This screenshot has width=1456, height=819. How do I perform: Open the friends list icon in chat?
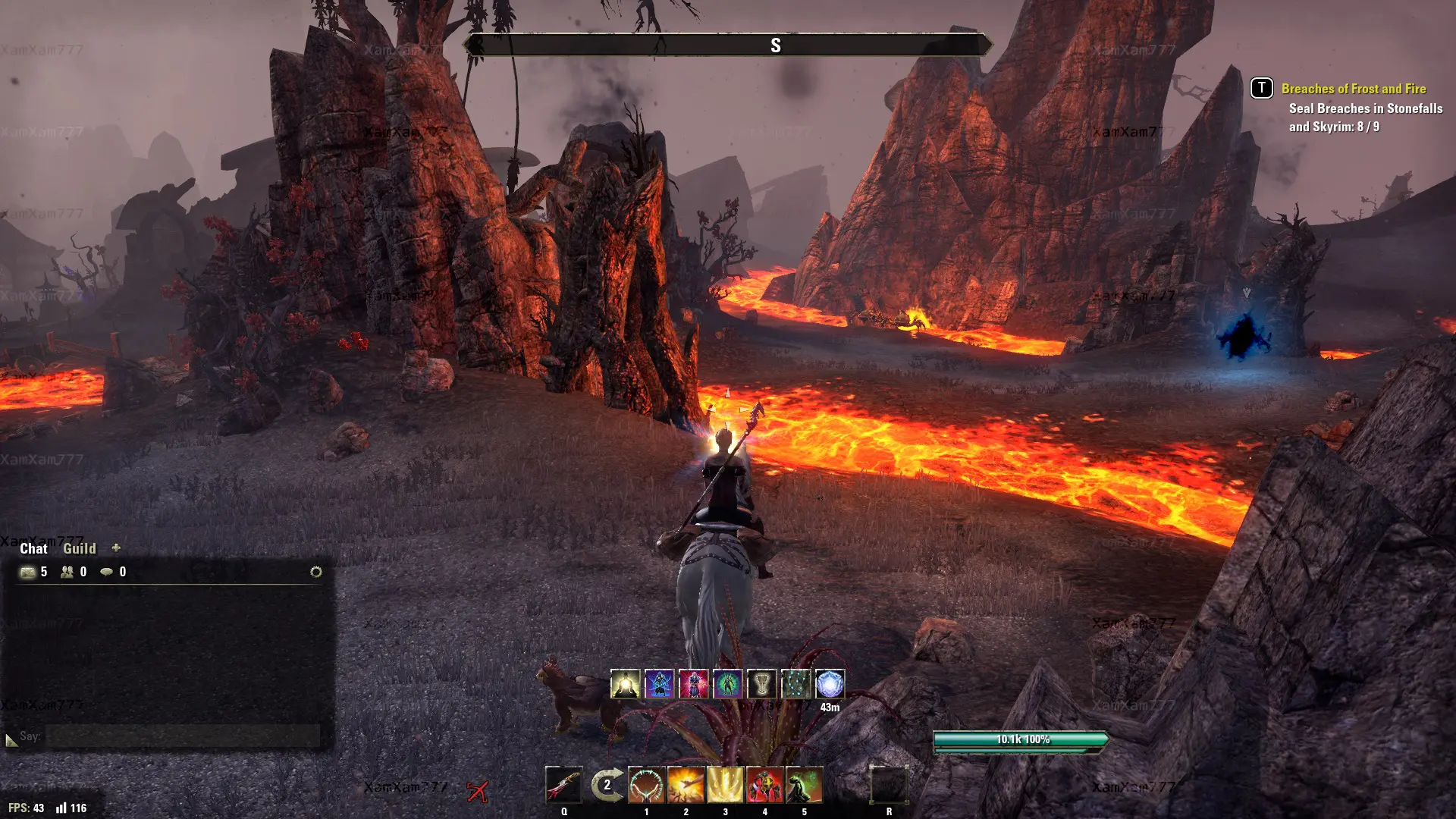tap(67, 572)
